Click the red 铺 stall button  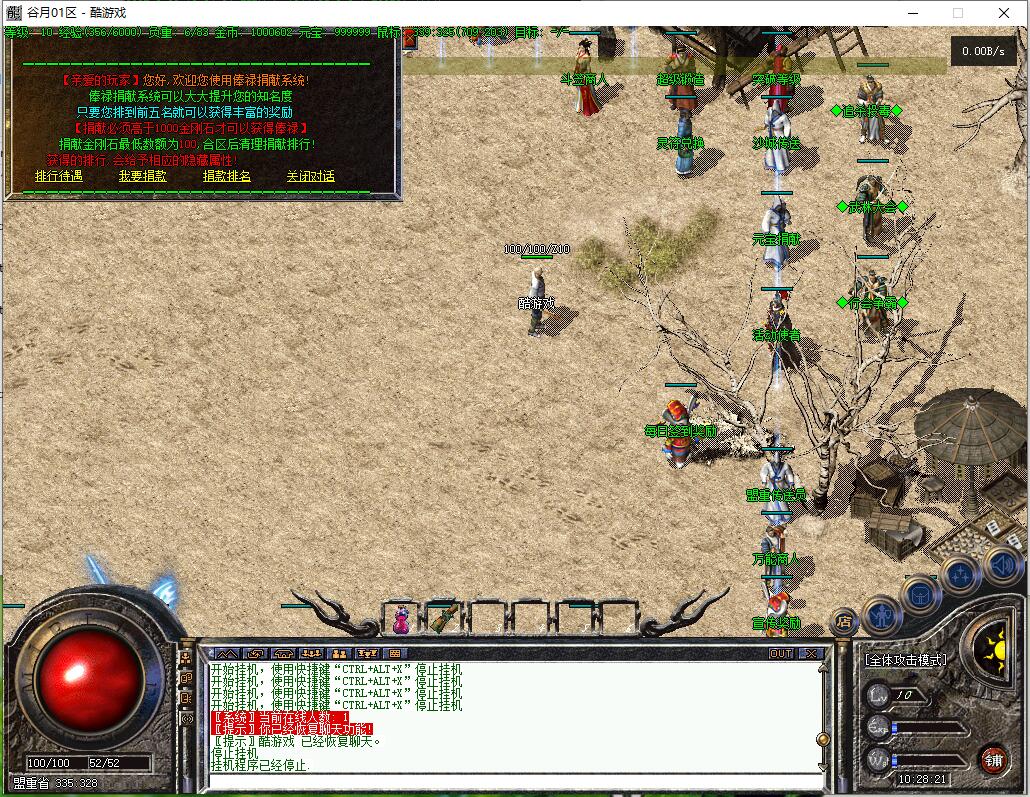(x=993, y=759)
